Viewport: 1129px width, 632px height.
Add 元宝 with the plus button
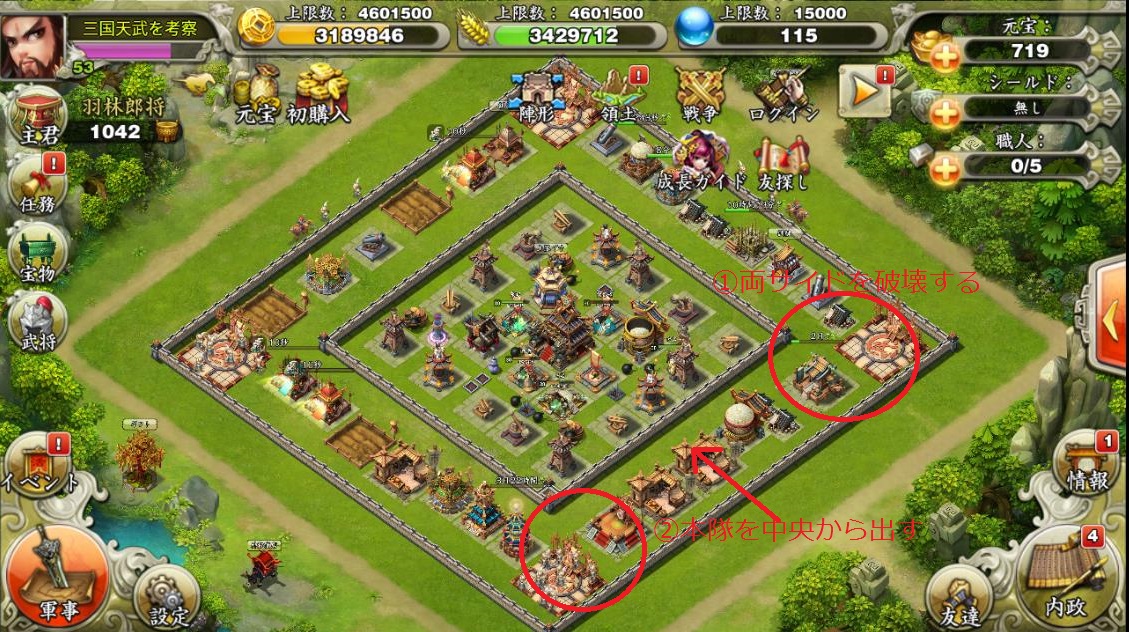(945, 57)
